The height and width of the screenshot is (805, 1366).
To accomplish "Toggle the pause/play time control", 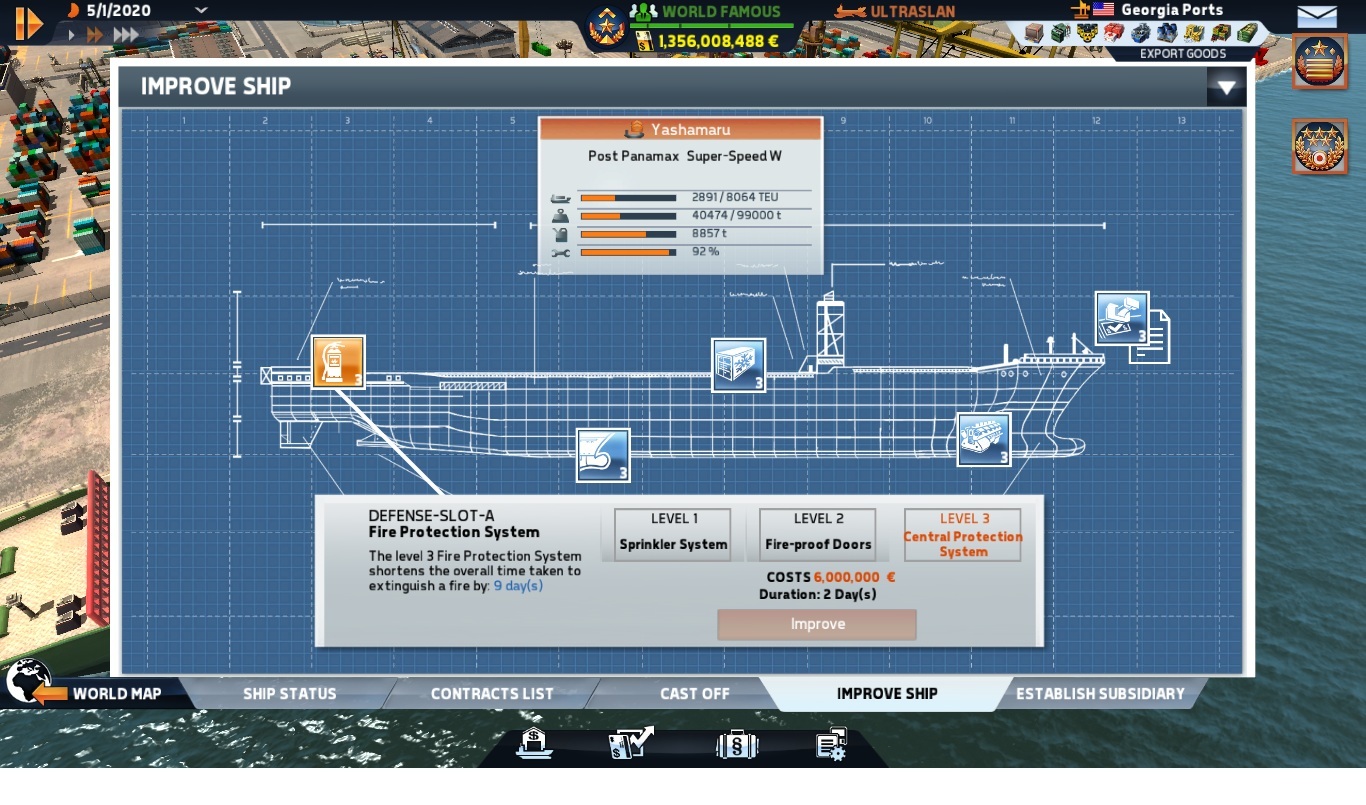I will (29, 22).
